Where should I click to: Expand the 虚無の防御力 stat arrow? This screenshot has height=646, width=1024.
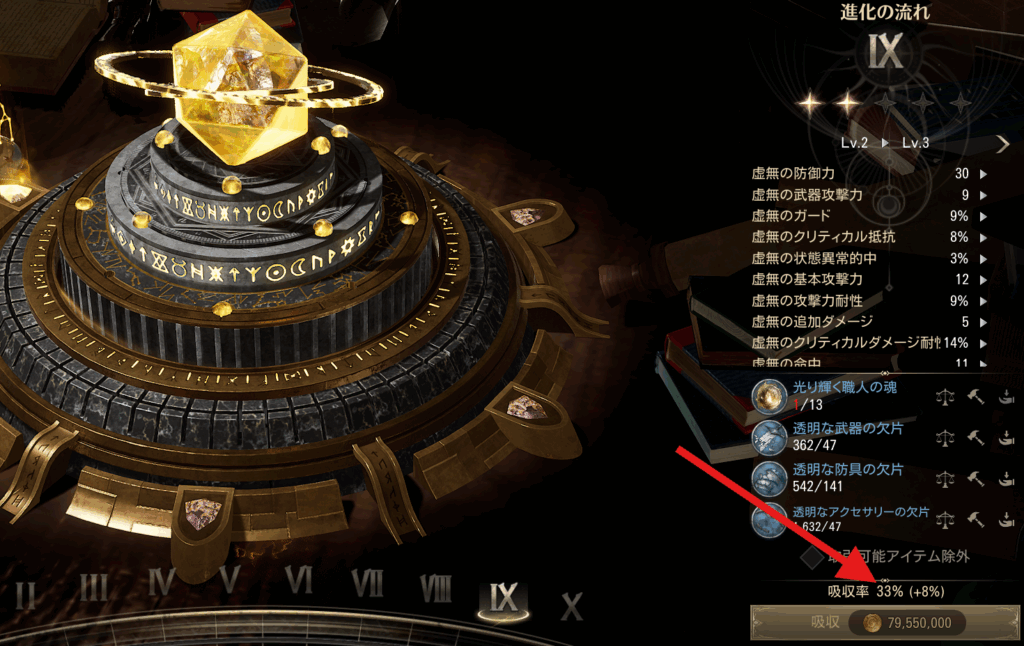tap(983, 174)
